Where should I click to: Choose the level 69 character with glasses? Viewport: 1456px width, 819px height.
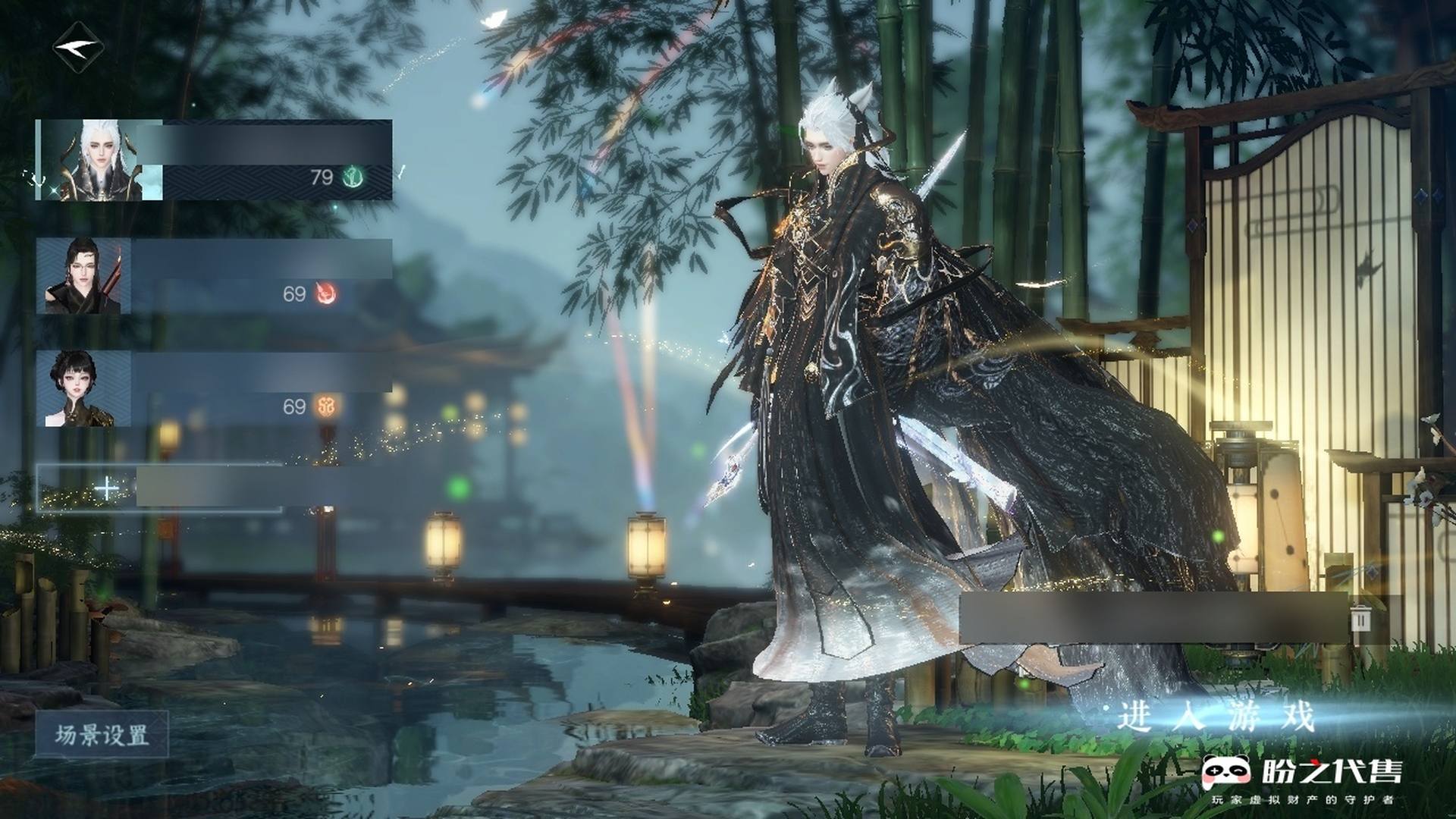(x=214, y=276)
